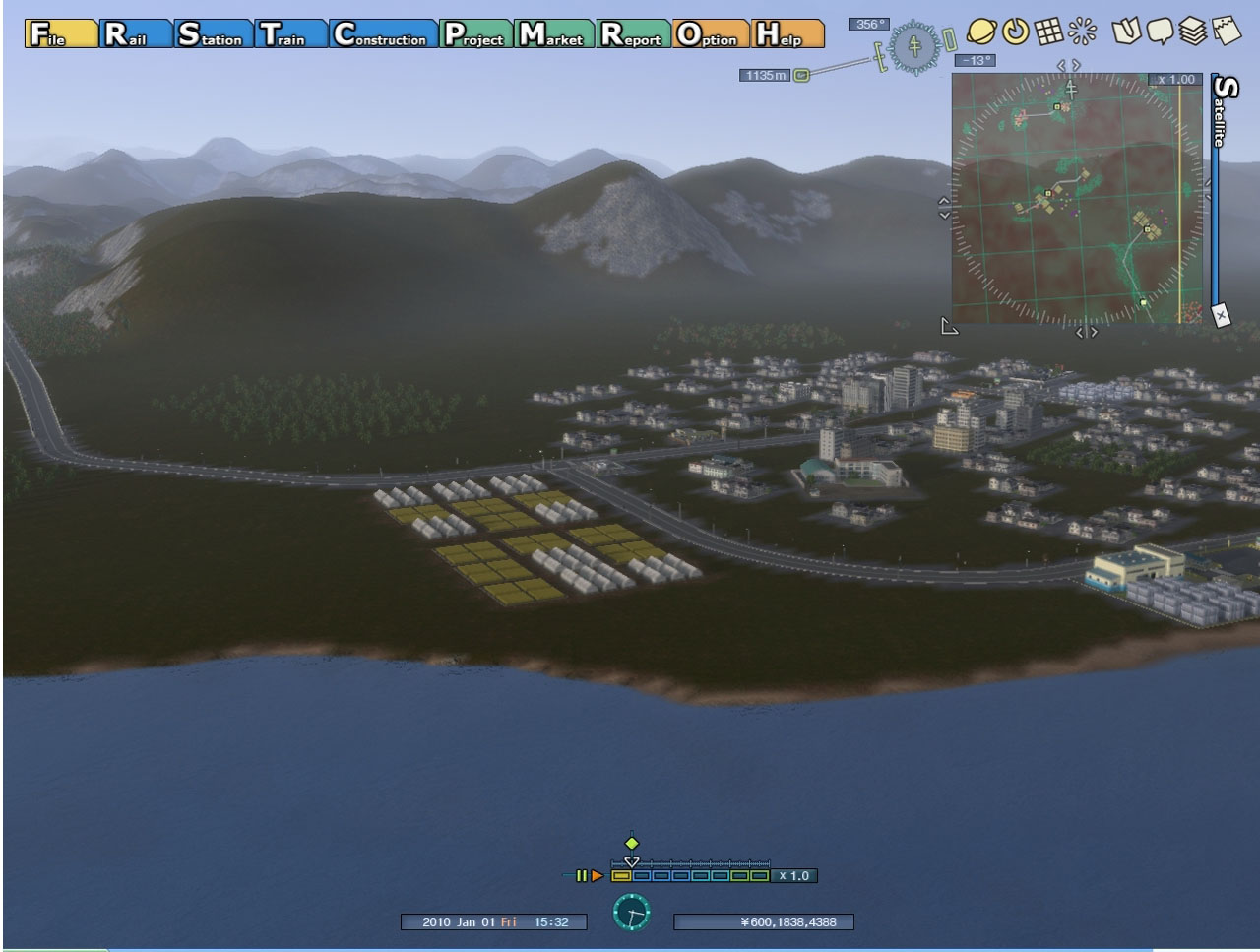
Task: Open the Rail menu
Action: click(x=136, y=34)
